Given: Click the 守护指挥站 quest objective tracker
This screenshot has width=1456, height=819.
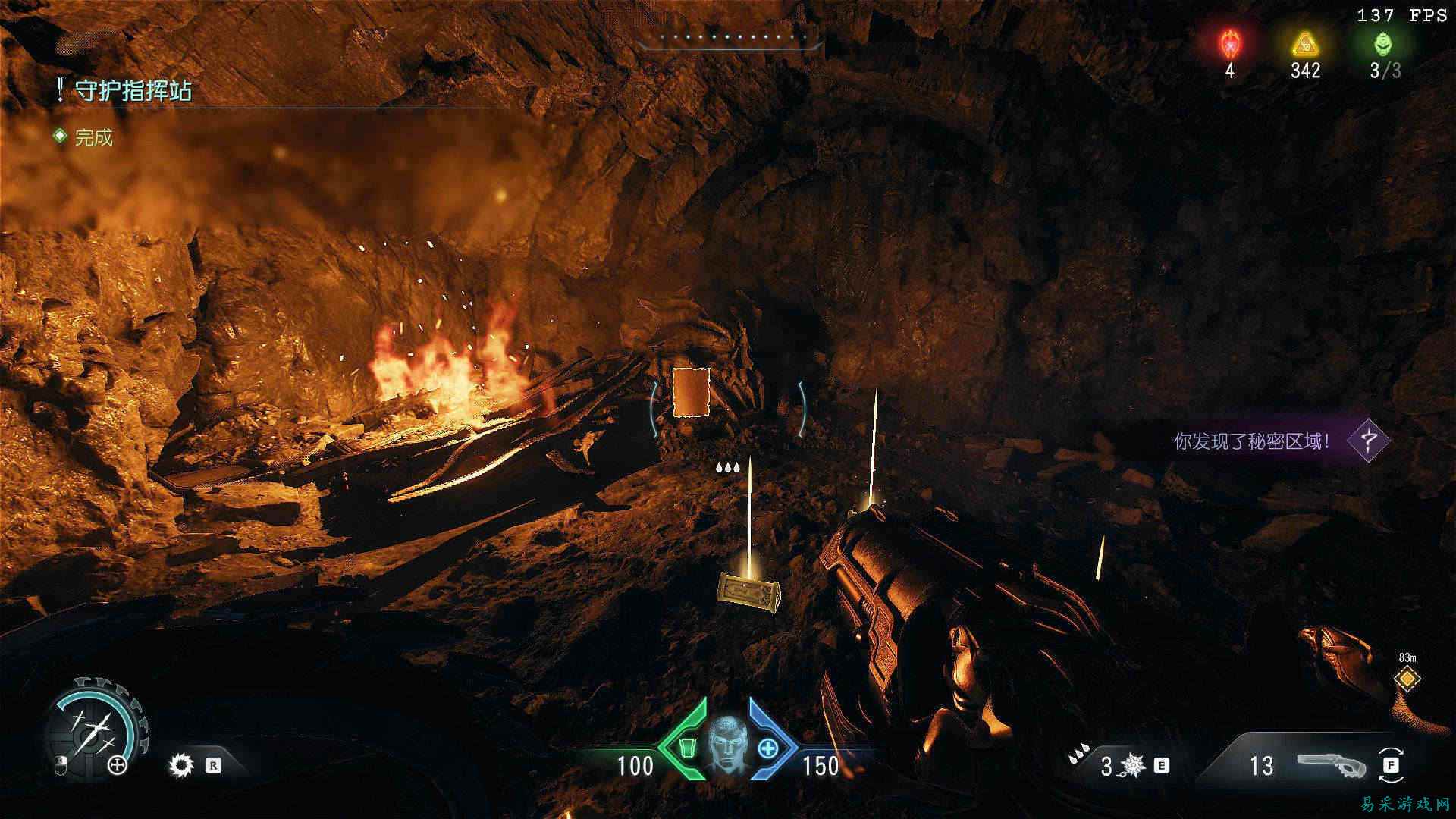Looking at the screenshot, I should 133,91.
